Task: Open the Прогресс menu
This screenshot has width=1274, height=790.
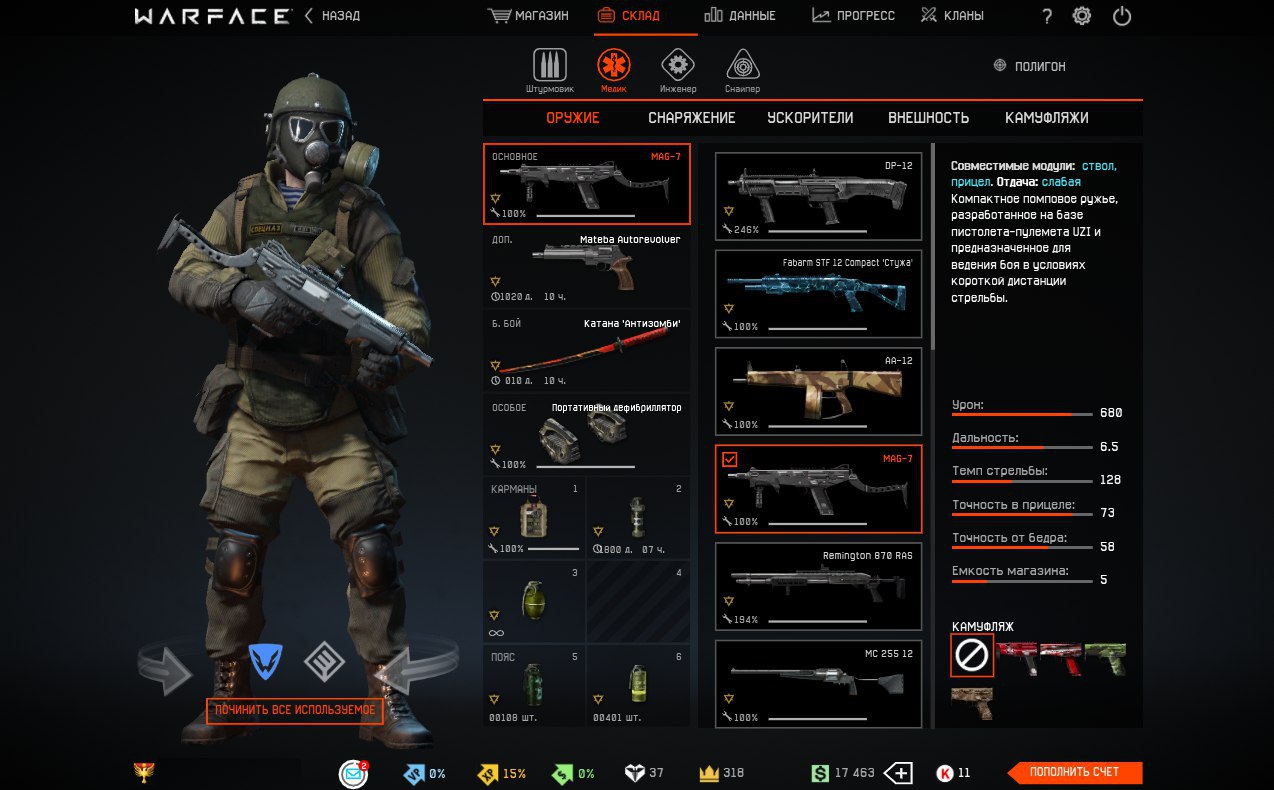Action: coord(853,16)
